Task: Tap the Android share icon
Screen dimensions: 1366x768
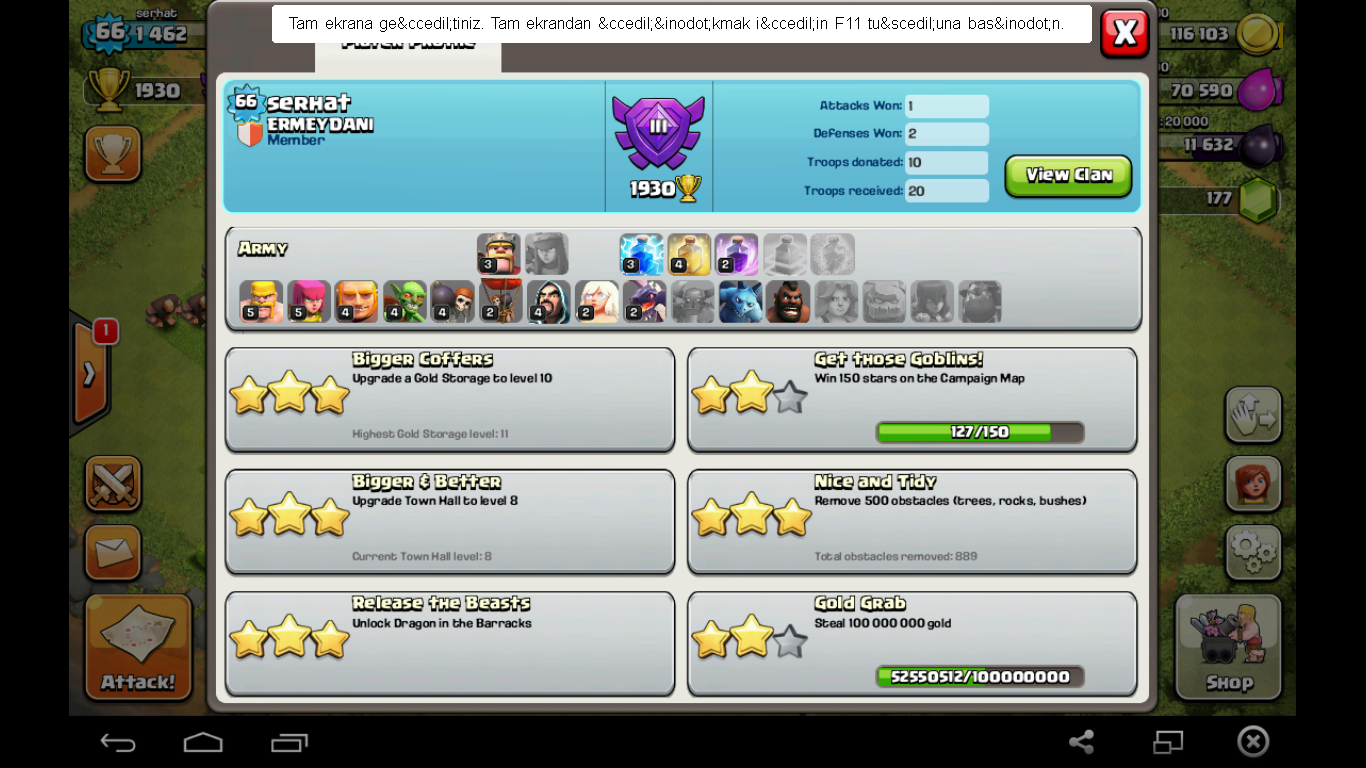Action: click(x=1083, y=741)
